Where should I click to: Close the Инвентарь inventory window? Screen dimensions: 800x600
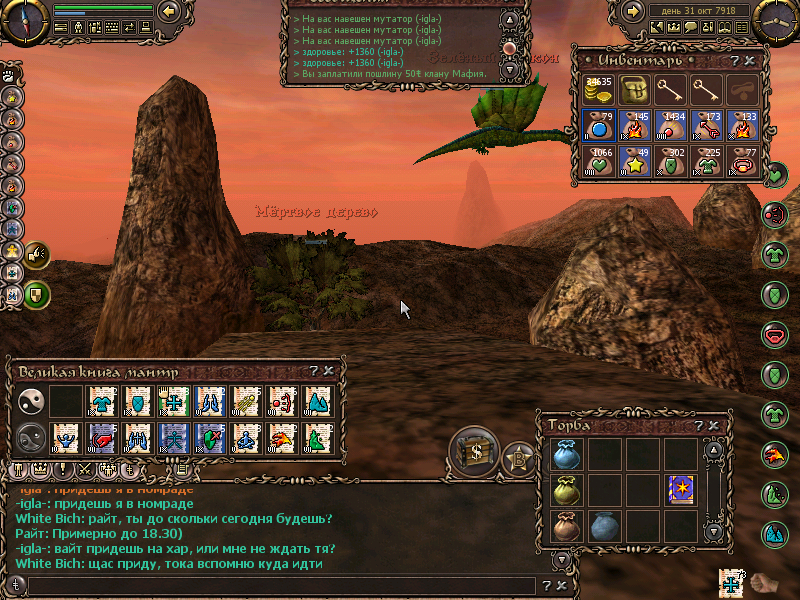(x=750, y=61)
